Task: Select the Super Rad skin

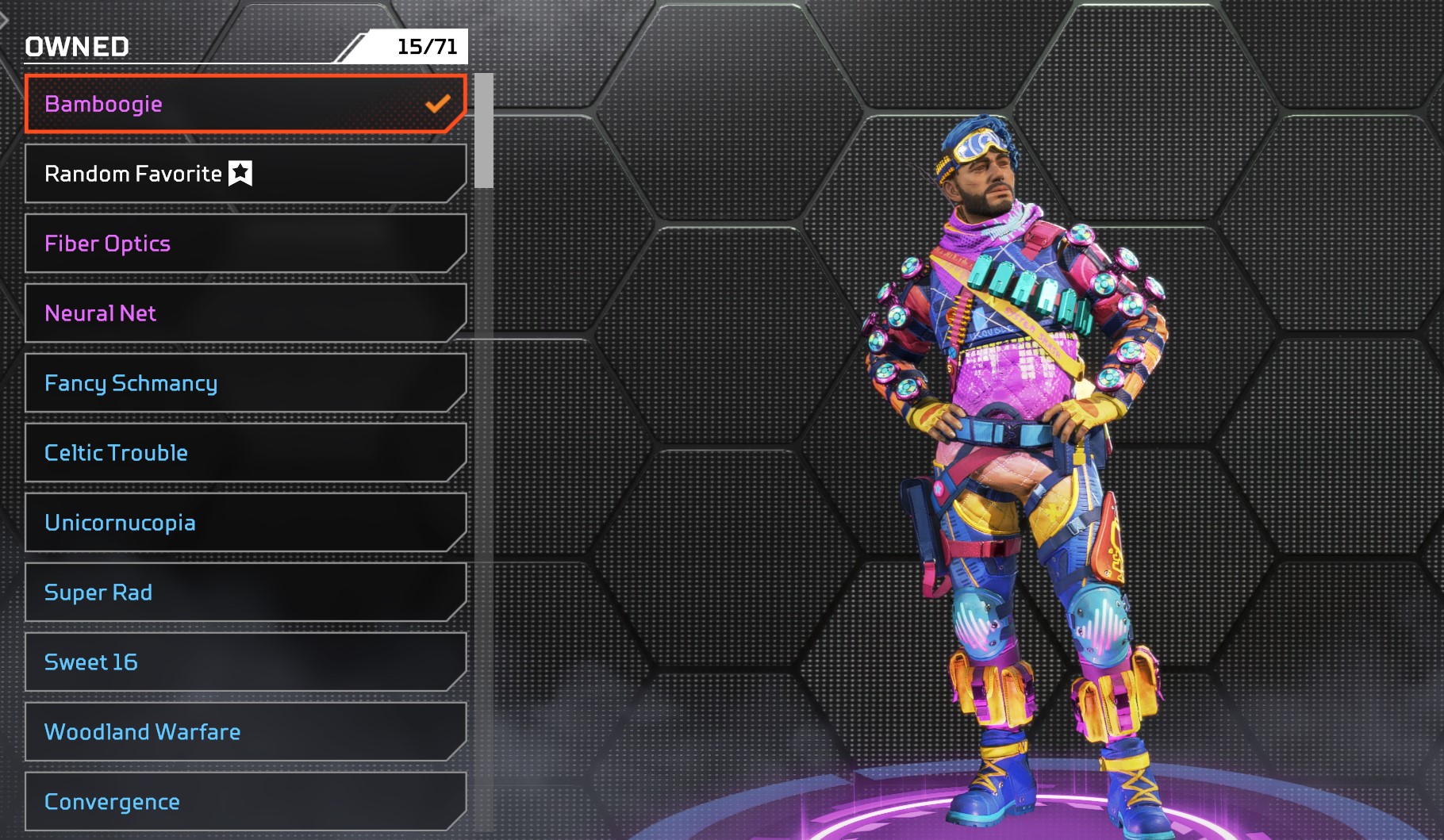Action: [x=245, y=593]
